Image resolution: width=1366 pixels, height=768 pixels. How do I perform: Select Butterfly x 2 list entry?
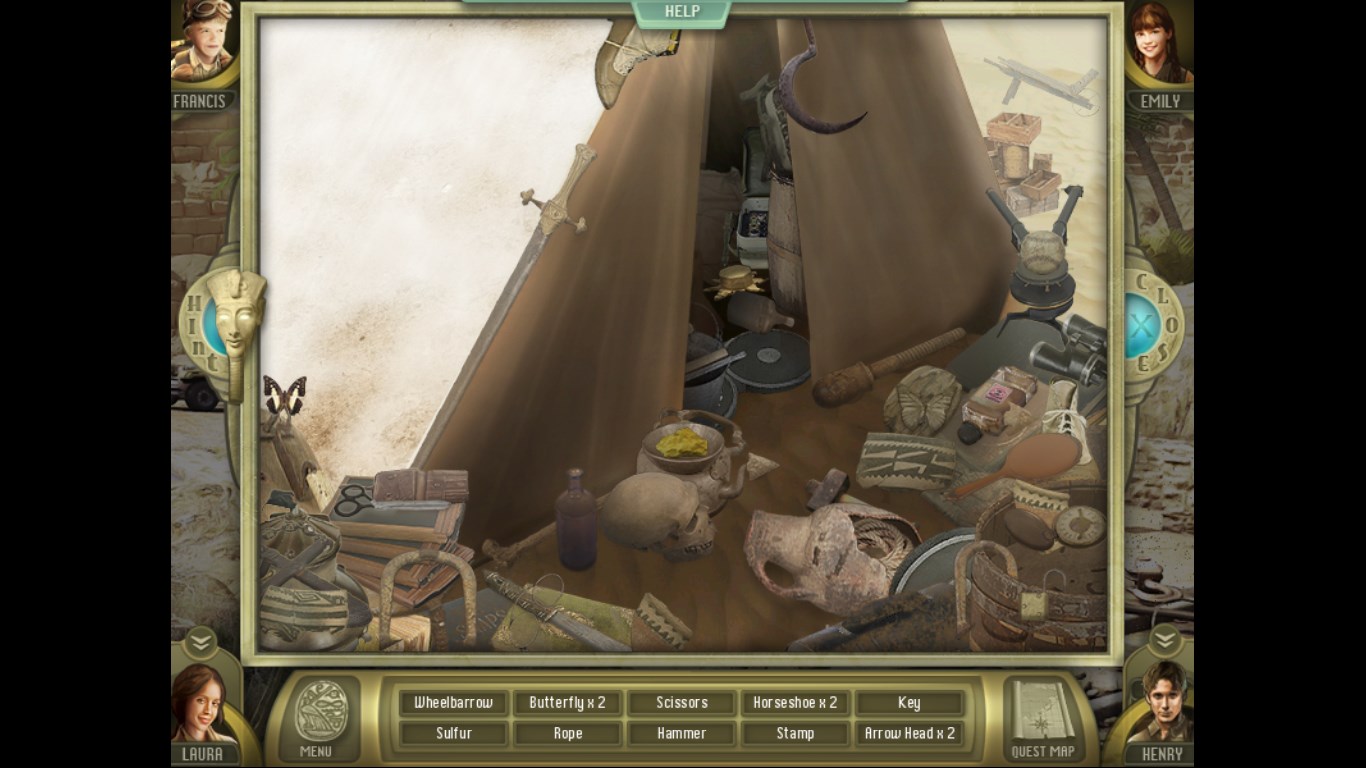point(568,703)
